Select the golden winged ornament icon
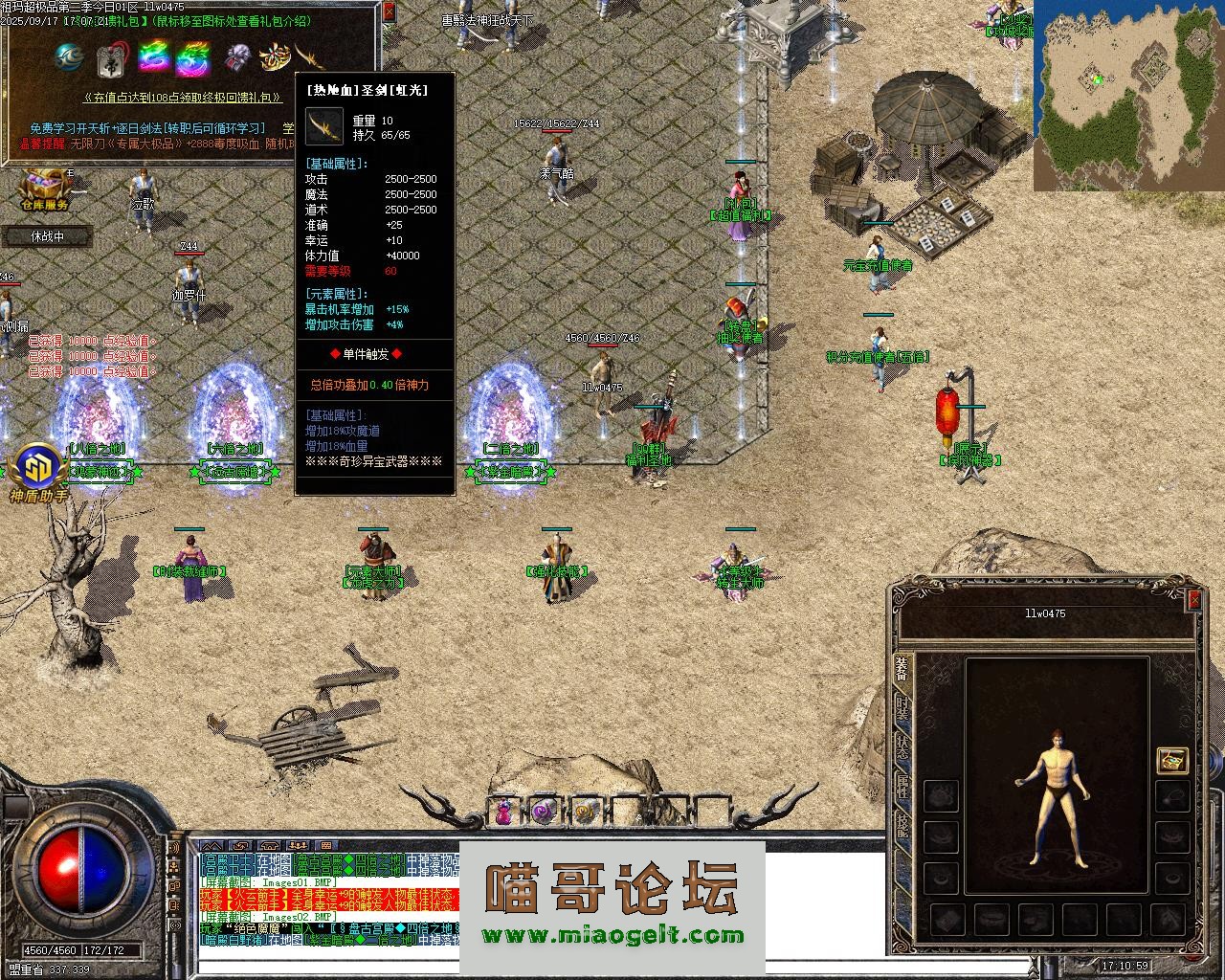The image size is (1225, 980). (275, 58)
